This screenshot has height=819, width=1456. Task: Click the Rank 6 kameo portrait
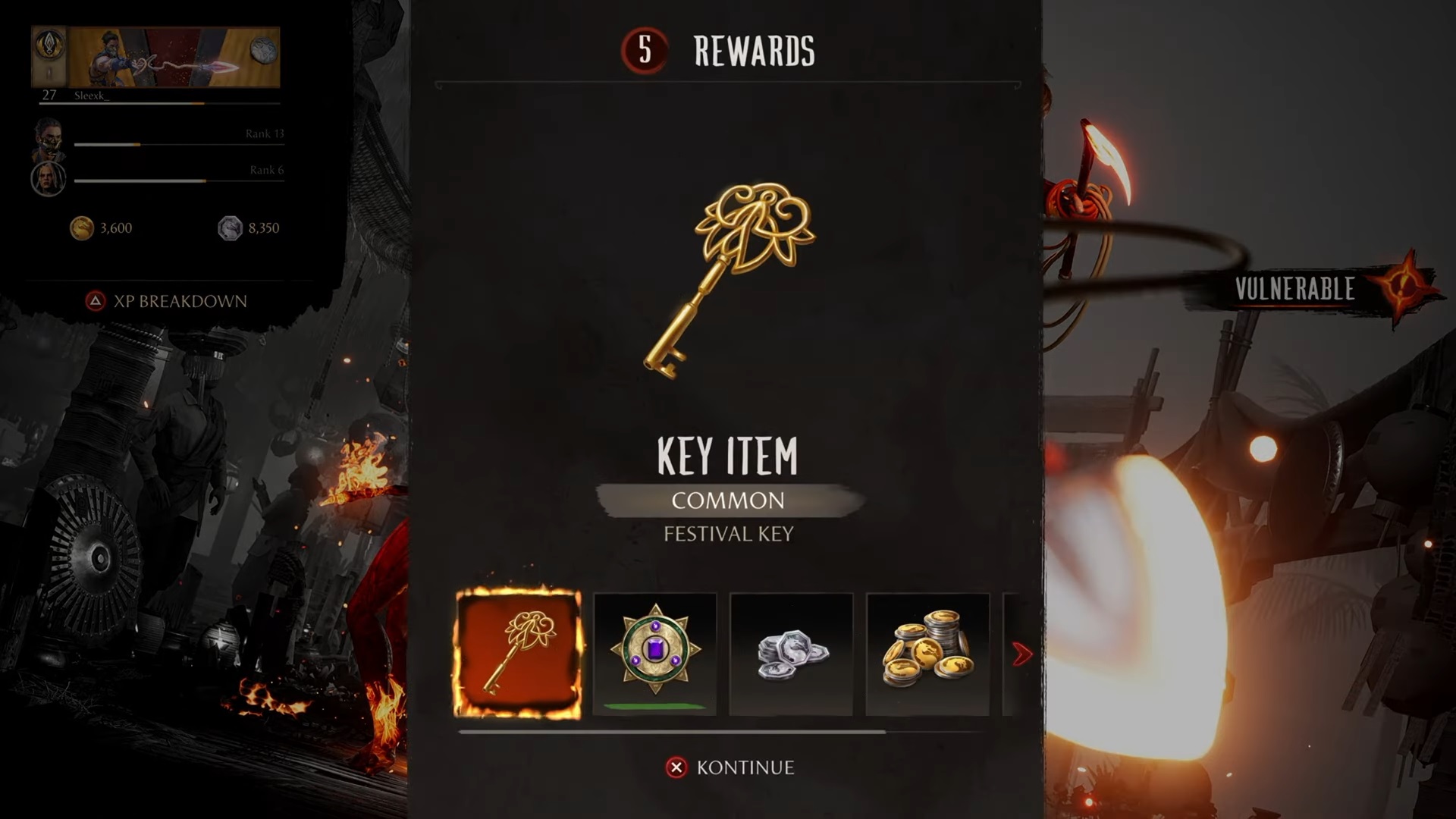[x=48, y=179]
